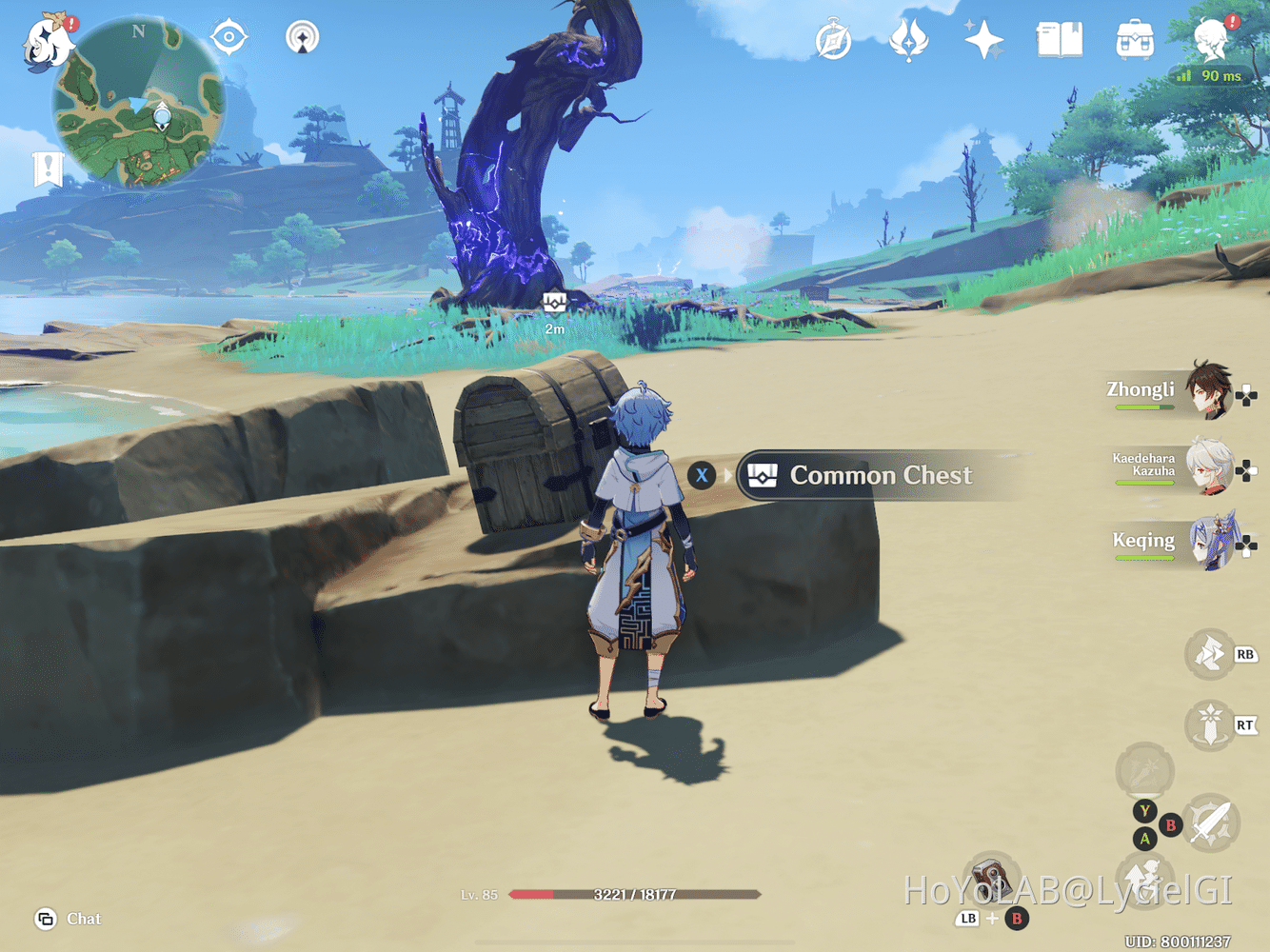Use the equipped gadget
Viewport: 1270px width, 952px height.
tap(990, 877)
